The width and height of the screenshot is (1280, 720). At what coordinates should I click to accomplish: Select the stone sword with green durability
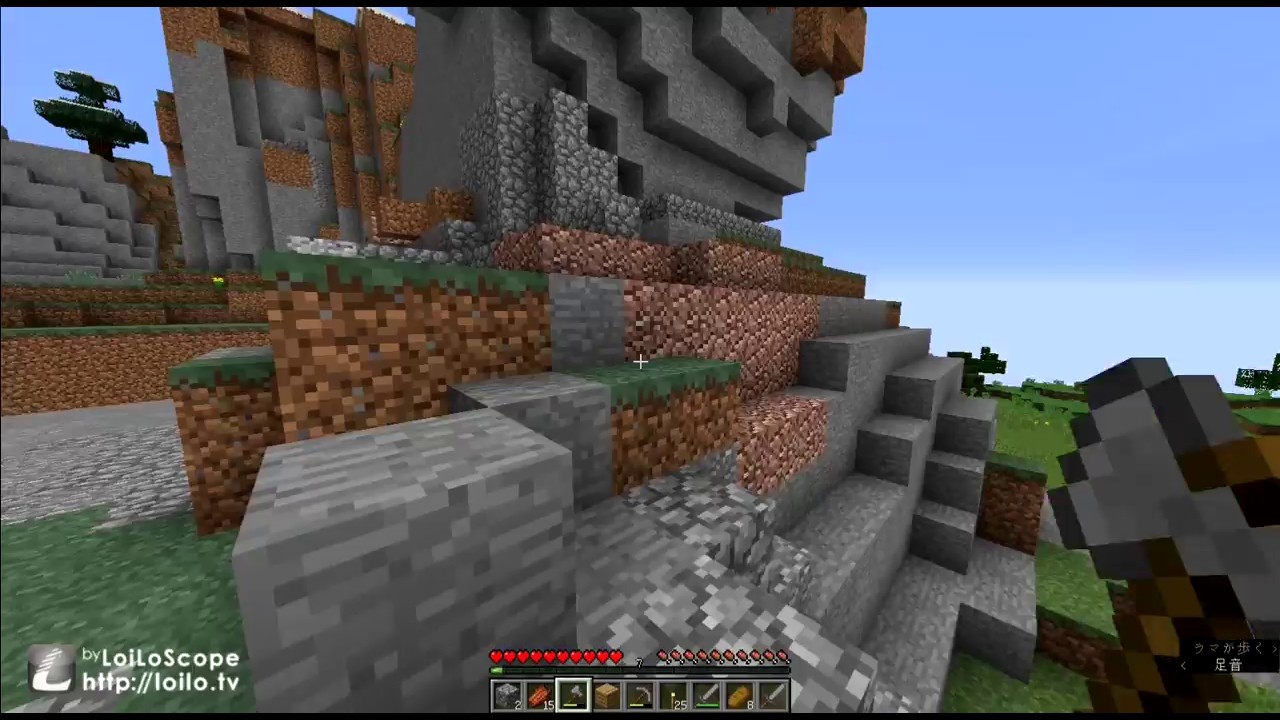tap(708, 695)
